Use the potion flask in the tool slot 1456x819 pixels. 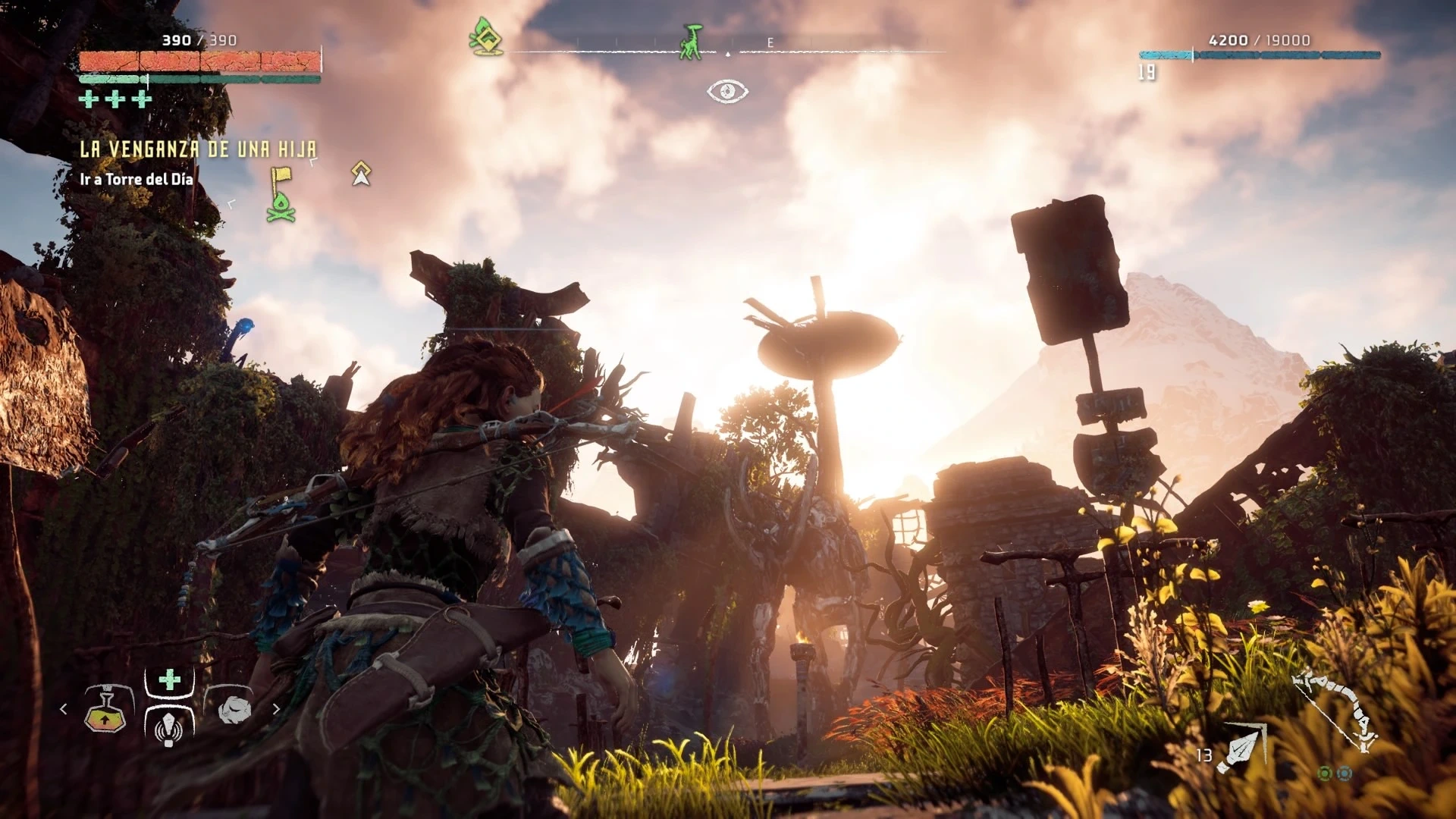105,710
